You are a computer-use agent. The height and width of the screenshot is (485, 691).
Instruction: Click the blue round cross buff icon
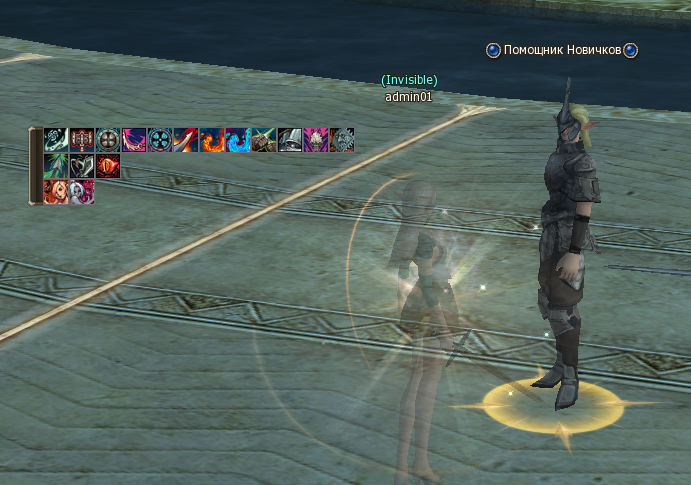[160, 140]
